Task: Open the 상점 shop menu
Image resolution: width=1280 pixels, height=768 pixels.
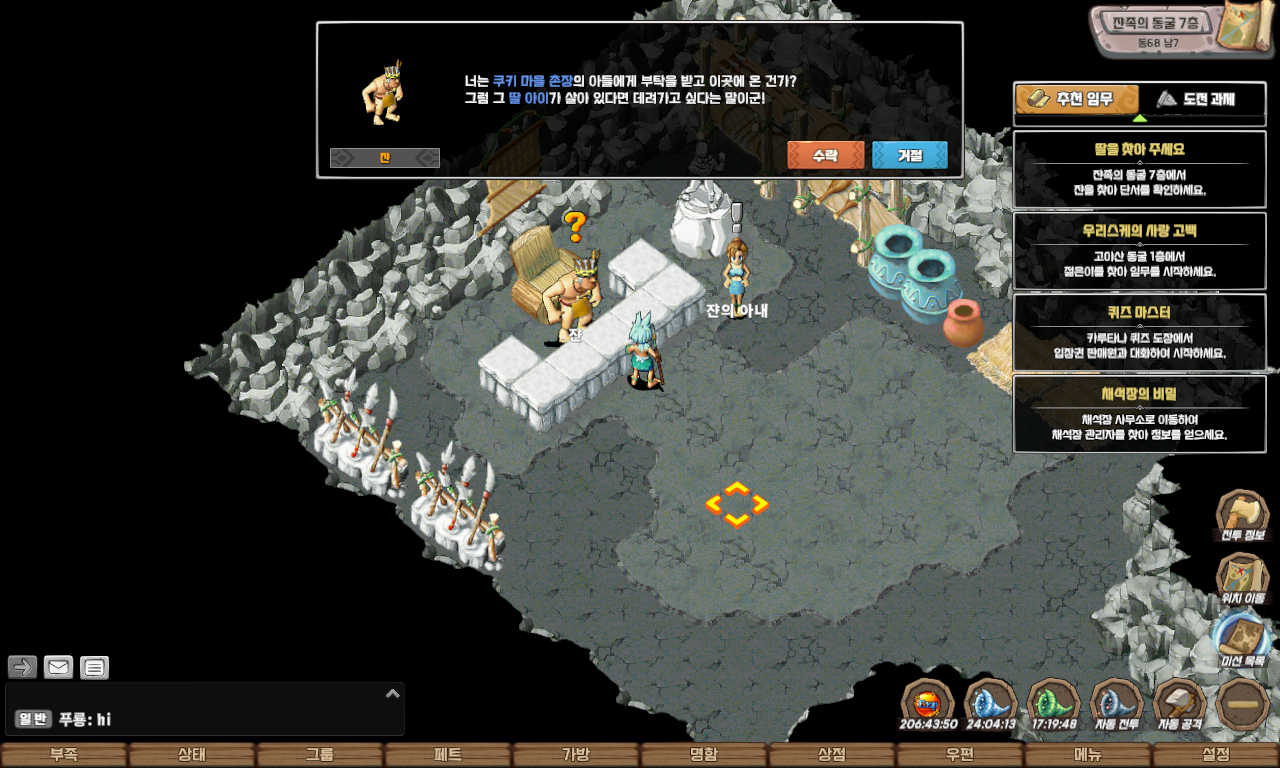Action: pos(832,755)
